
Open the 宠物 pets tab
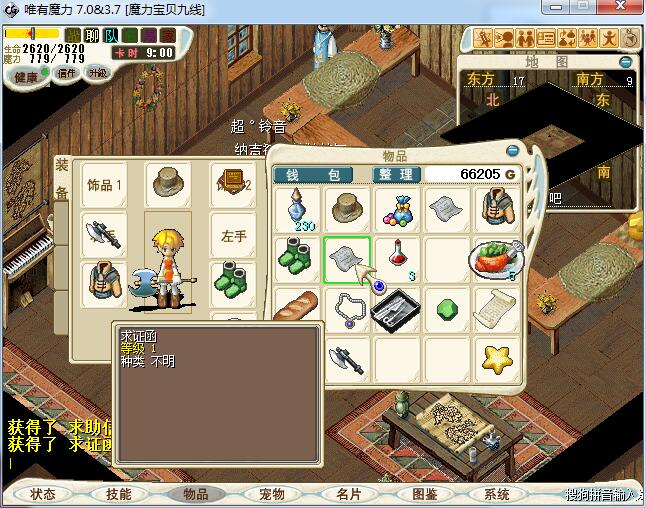(272, 494)
